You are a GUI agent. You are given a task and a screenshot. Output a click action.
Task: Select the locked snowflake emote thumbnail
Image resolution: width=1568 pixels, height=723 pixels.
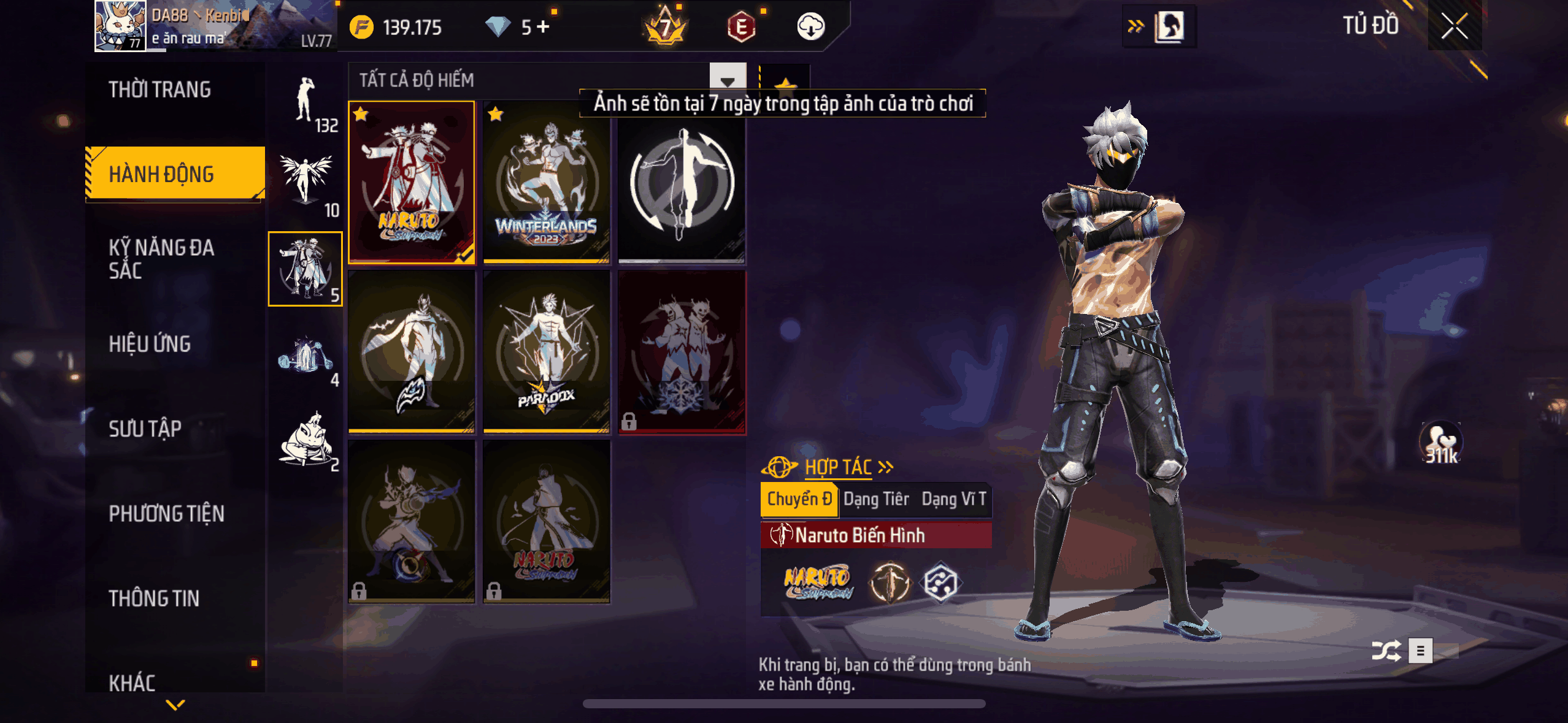[x=682, y=362]
